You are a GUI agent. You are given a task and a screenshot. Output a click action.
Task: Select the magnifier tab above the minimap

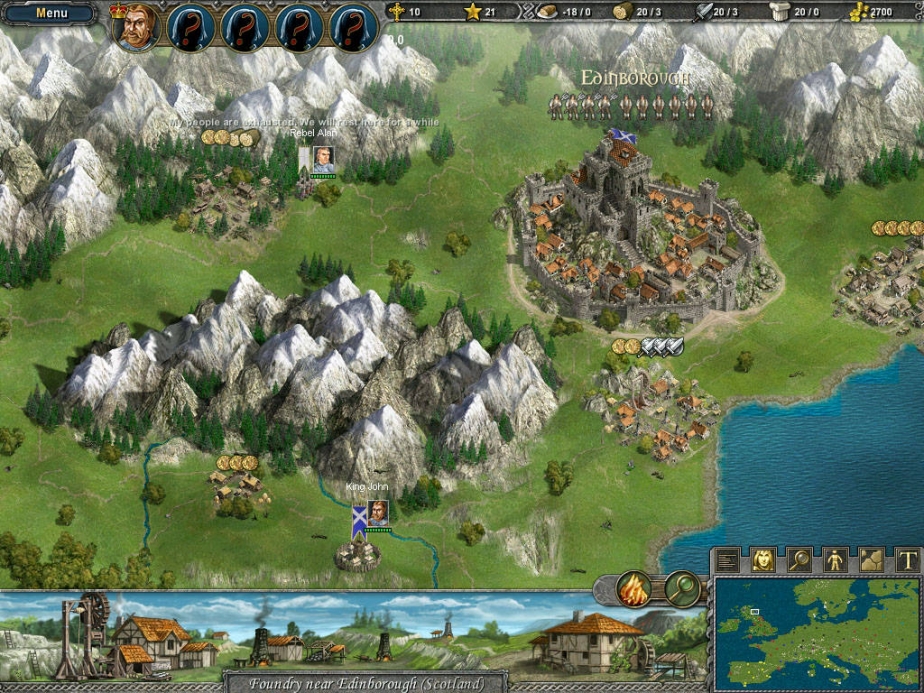pyautogui.click(x=799, y=561)
